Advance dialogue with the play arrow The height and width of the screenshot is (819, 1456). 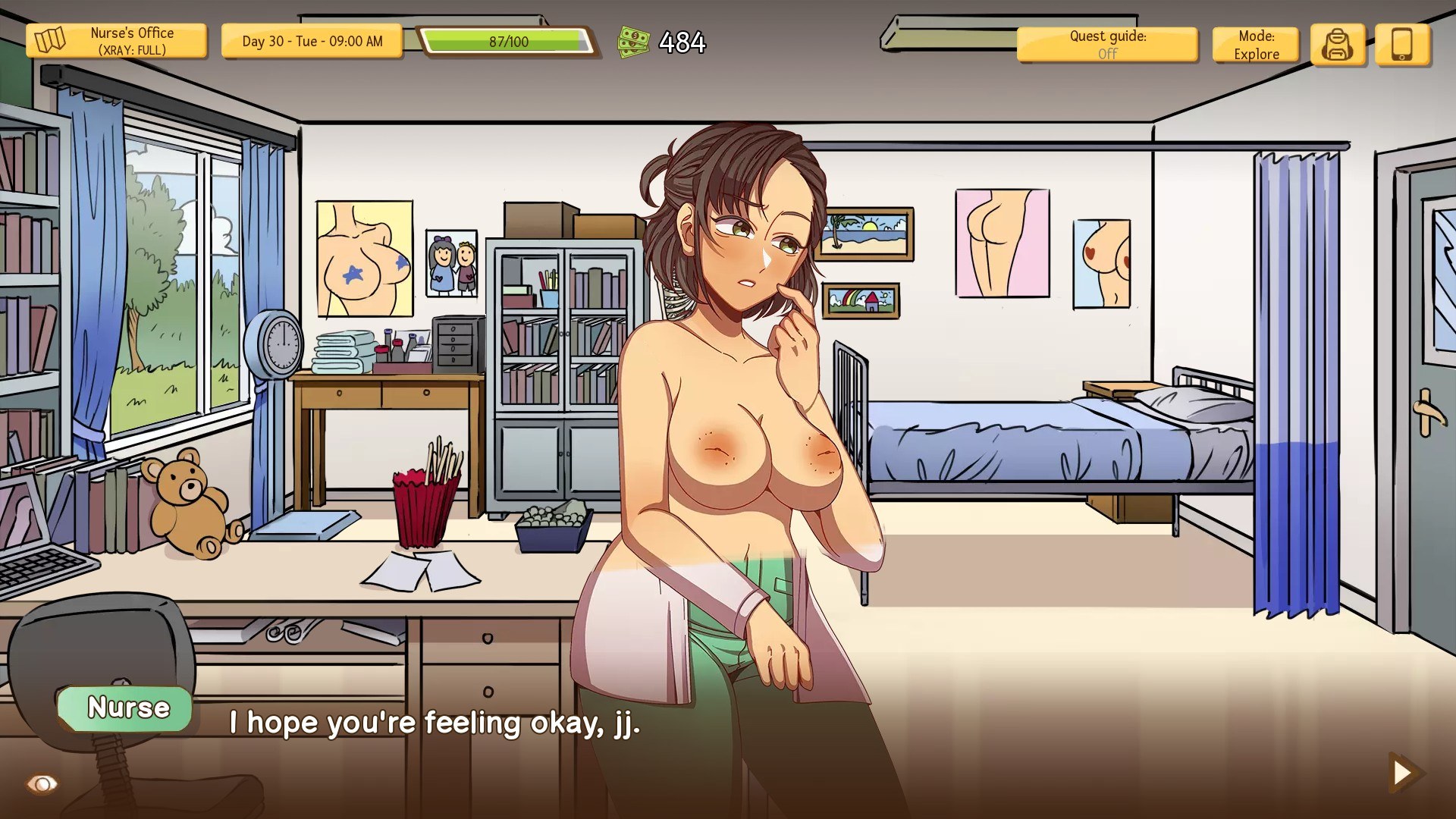(1404, 773)
